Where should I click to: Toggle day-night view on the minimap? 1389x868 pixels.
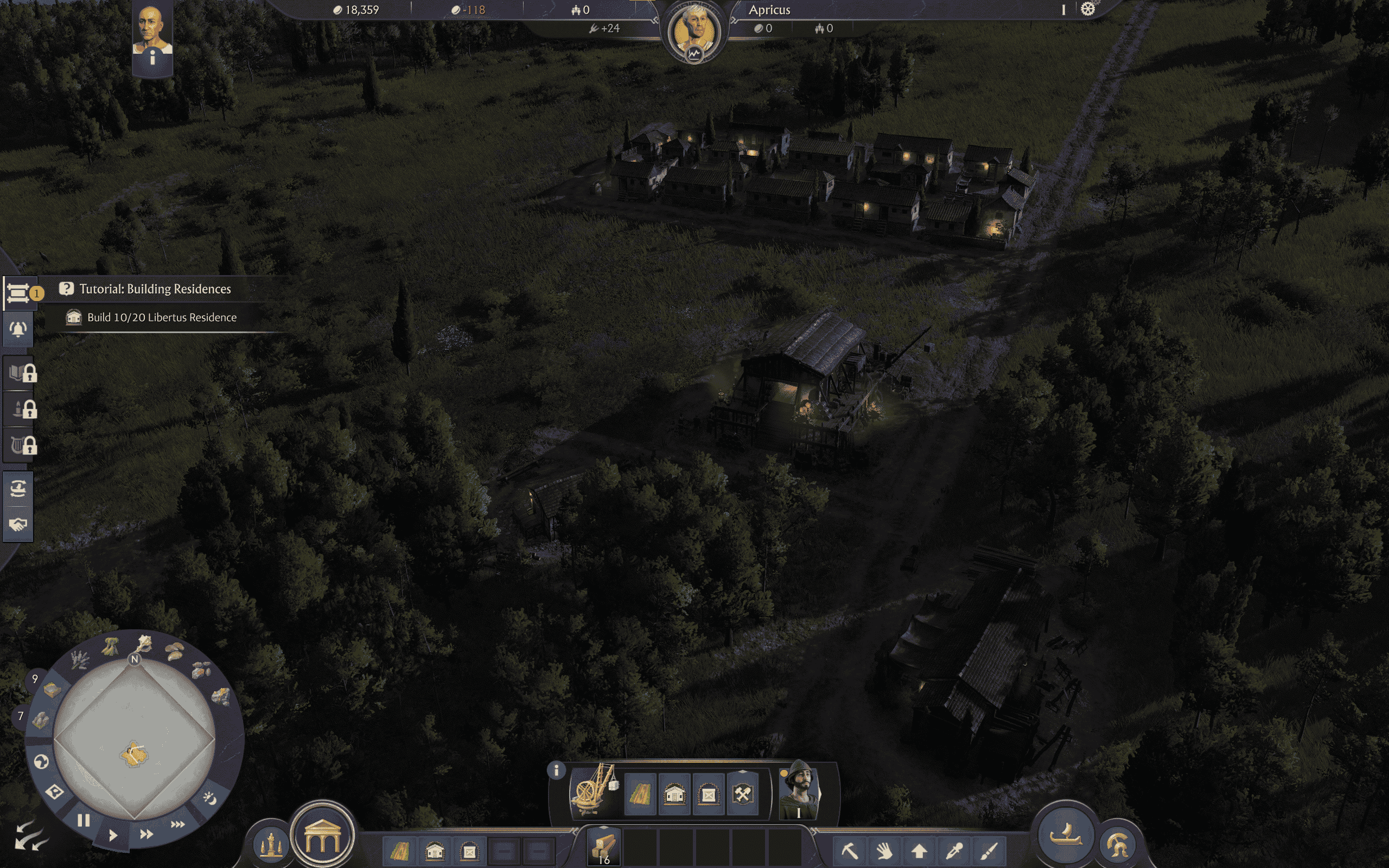pyautogui.click(x=209, y=800)
